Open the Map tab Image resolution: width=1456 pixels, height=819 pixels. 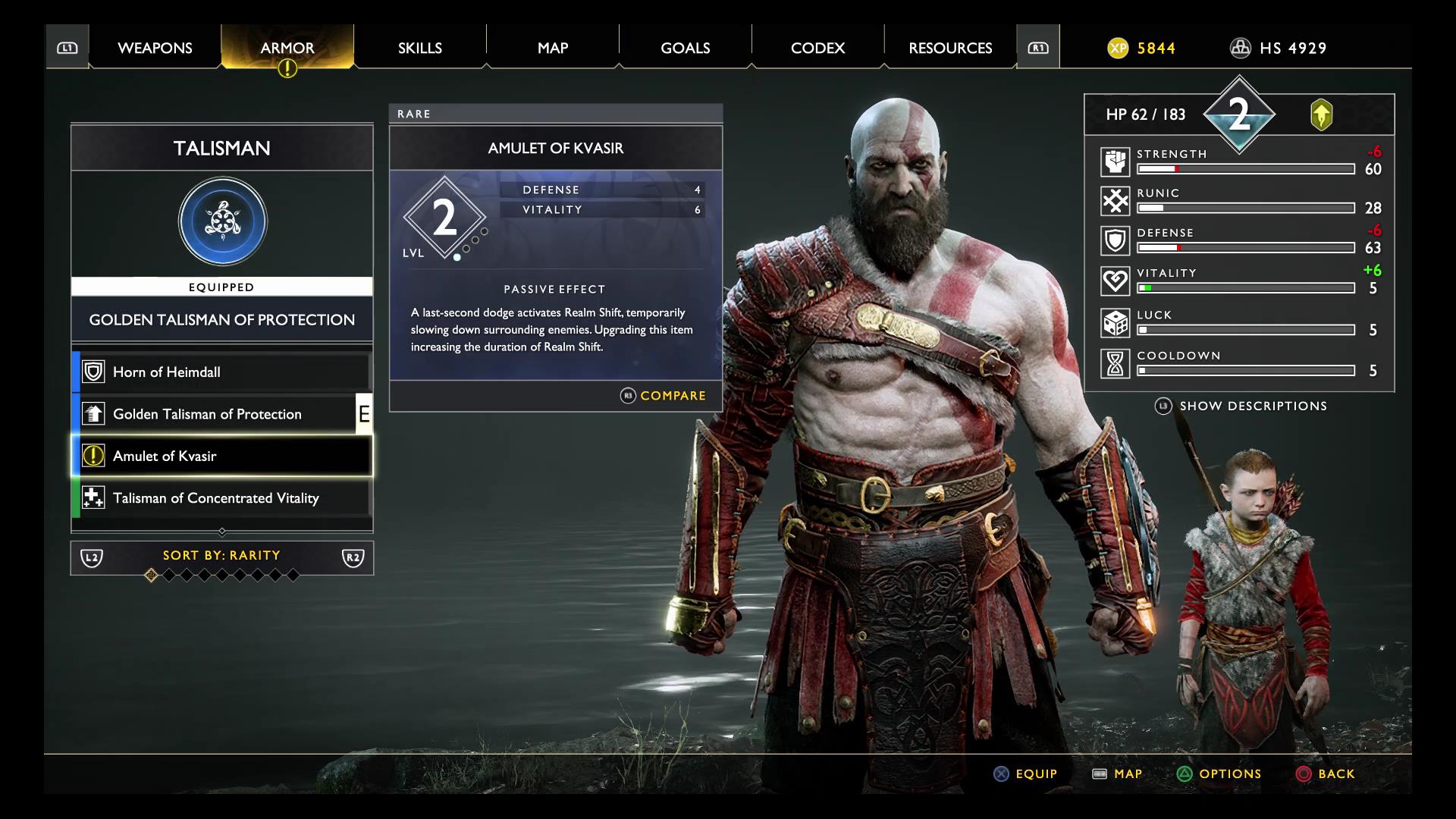click(553, 48)
